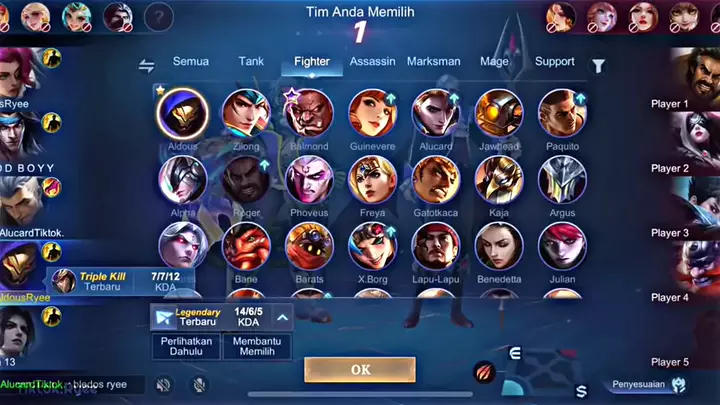The width and height of the screenshot is (720, 405).
Task: Choose the hero Zilong
Action: 246,113
